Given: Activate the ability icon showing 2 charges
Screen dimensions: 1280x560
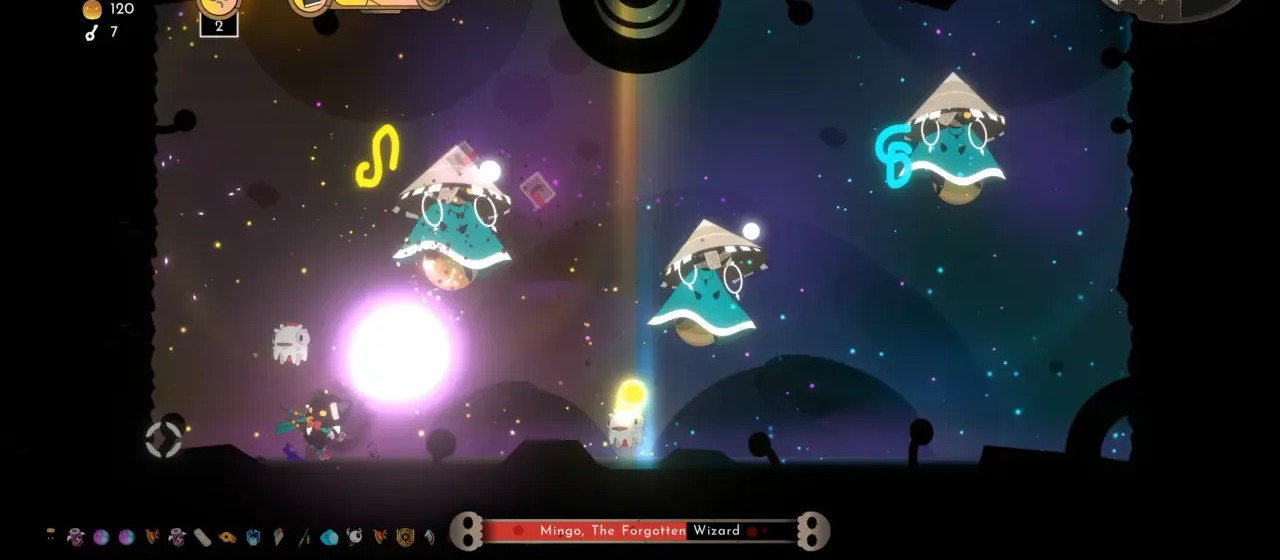Looking at the screenshot, I should tap(219, 14).
